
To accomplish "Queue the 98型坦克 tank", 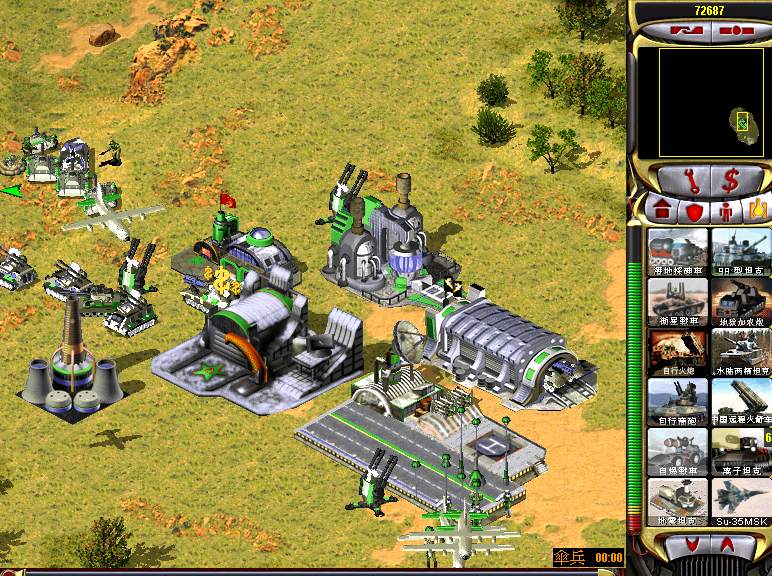I will (x=741, y=251).
